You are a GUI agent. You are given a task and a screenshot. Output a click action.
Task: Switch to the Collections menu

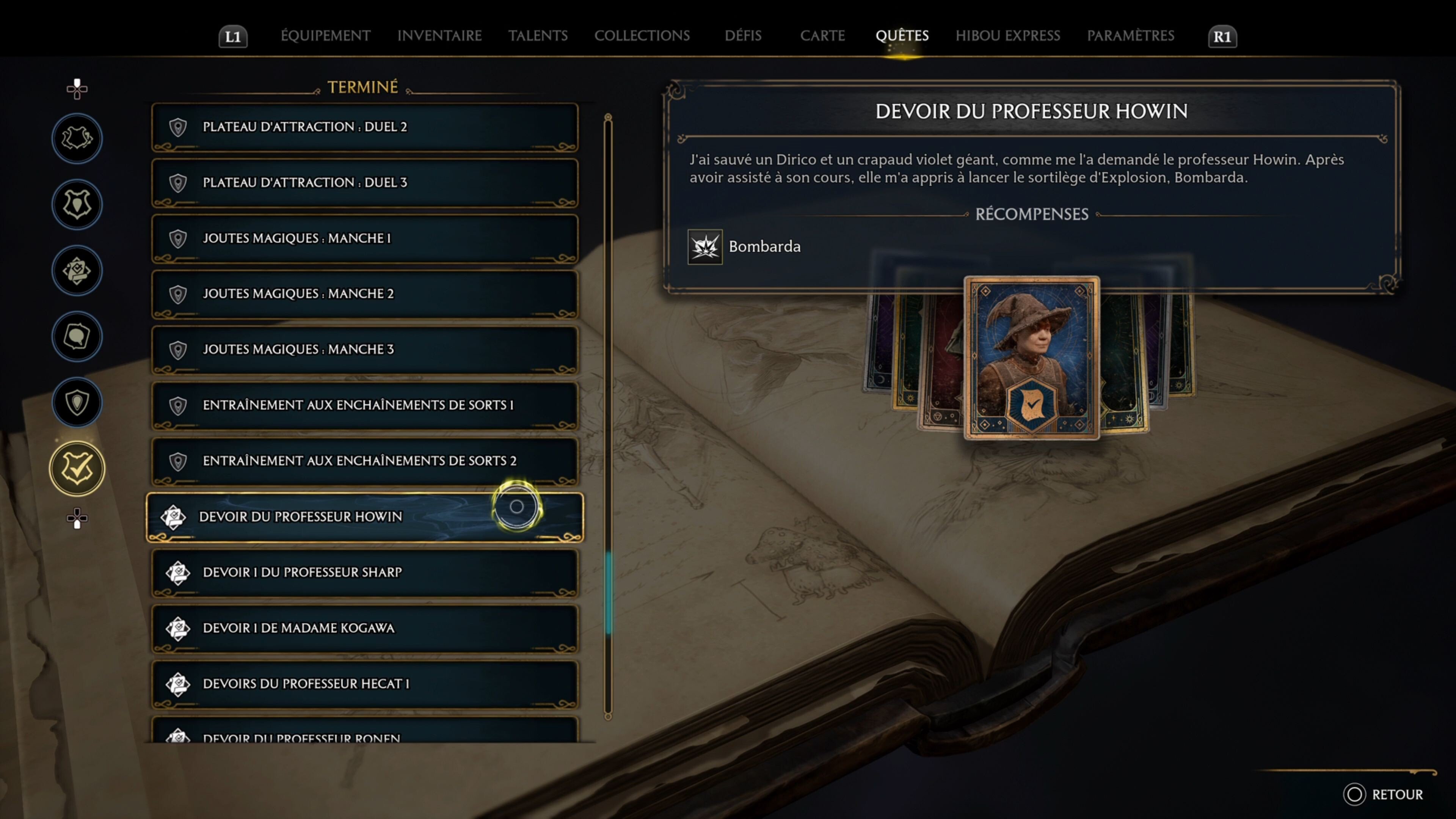click(642, 36)
